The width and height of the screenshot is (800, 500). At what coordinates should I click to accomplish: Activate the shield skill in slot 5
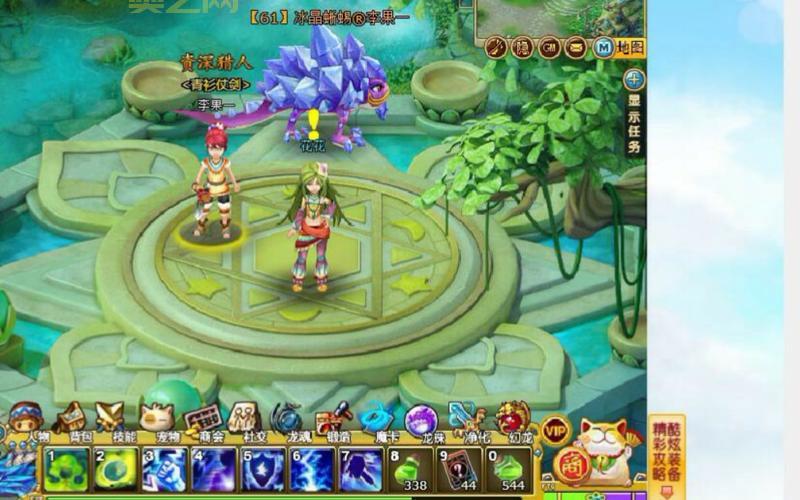point(263,469)
